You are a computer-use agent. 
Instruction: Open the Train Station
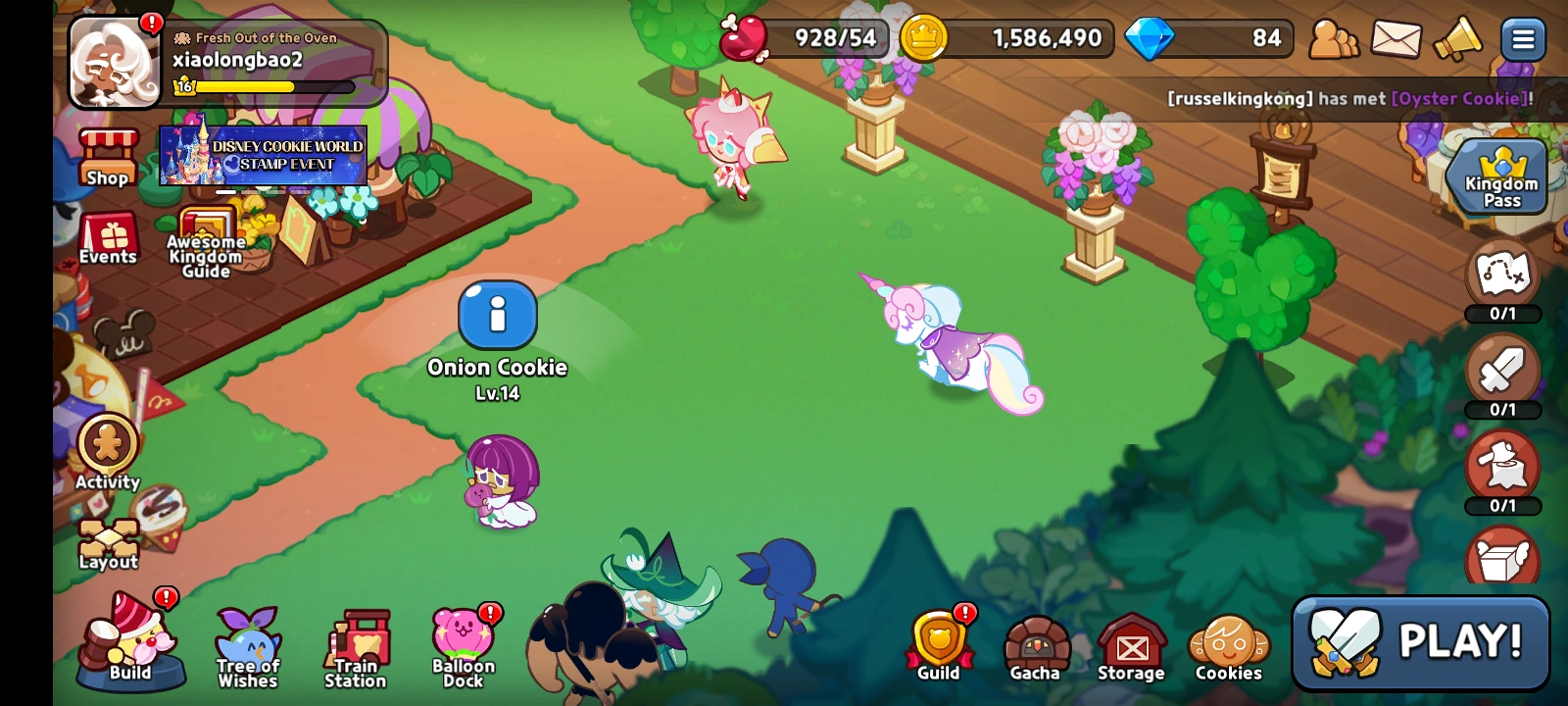[x=356, y=642]
